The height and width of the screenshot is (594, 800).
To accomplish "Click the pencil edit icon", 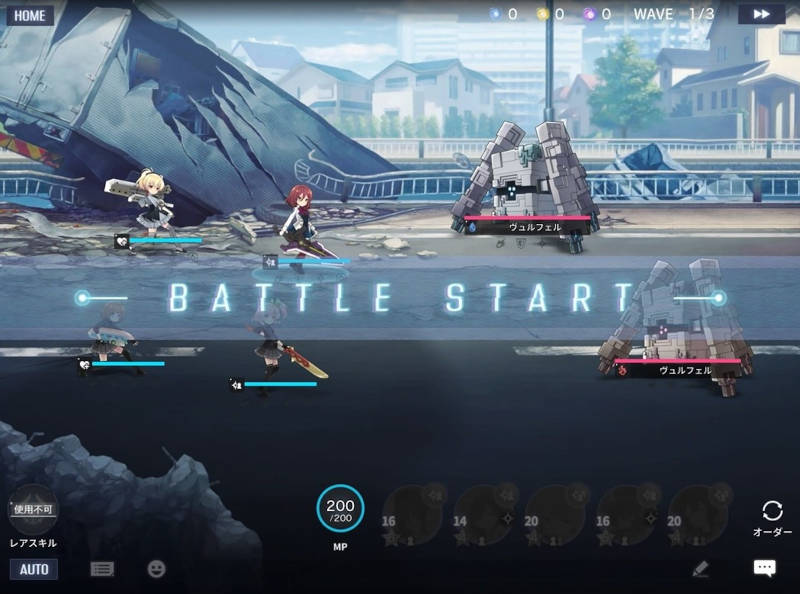I will [700, 568].
